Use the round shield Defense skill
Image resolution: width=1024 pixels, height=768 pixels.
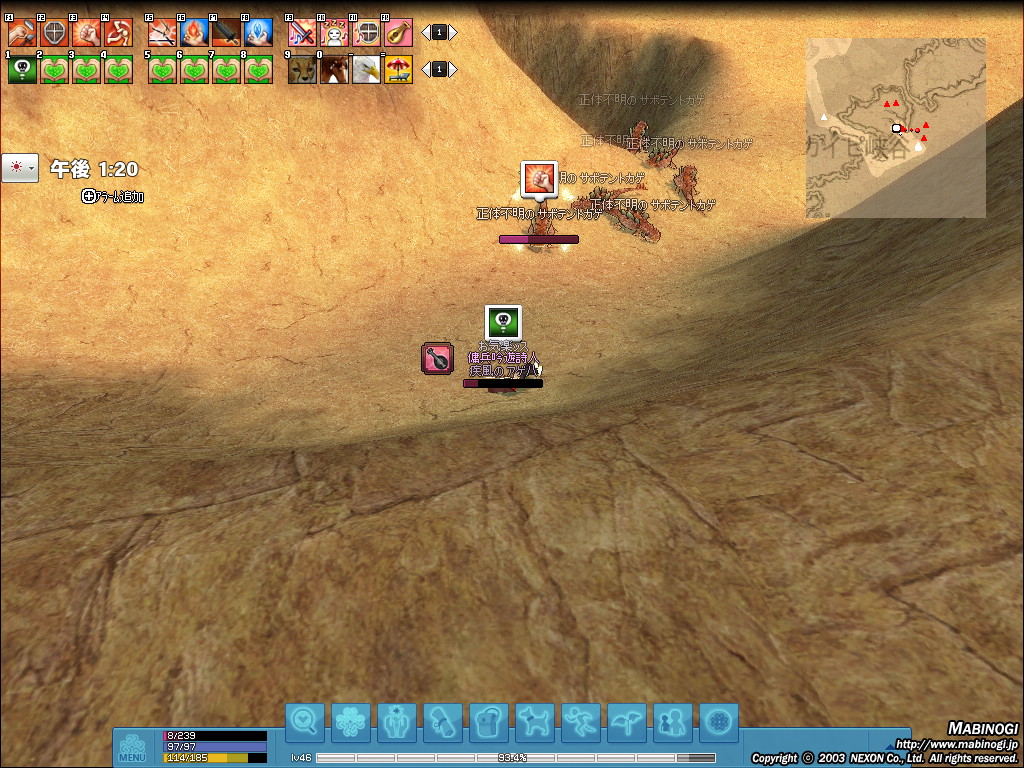(x=54, y=33)
